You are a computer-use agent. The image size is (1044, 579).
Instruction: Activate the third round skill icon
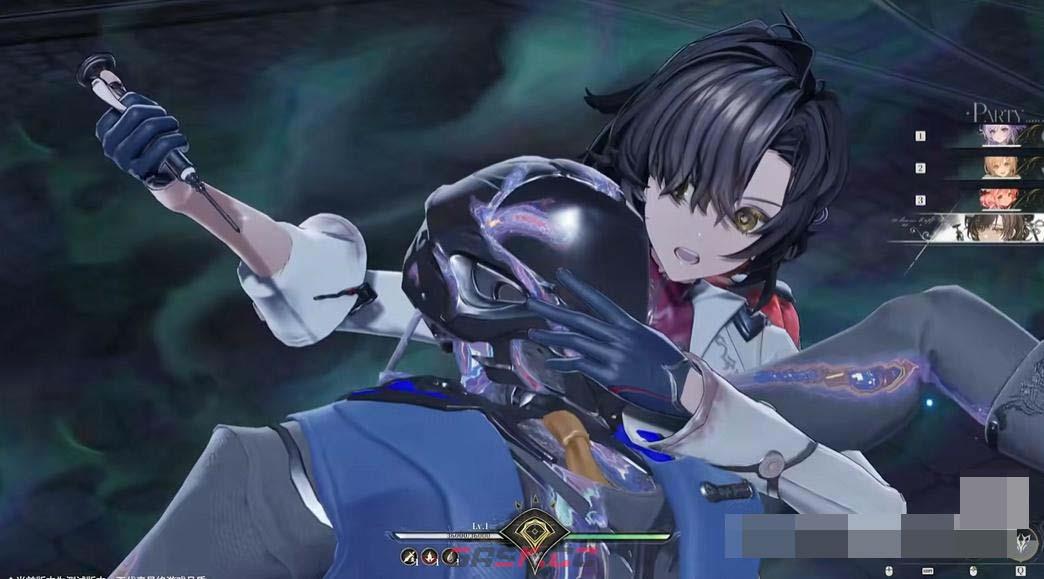click(x=451, y=557)
